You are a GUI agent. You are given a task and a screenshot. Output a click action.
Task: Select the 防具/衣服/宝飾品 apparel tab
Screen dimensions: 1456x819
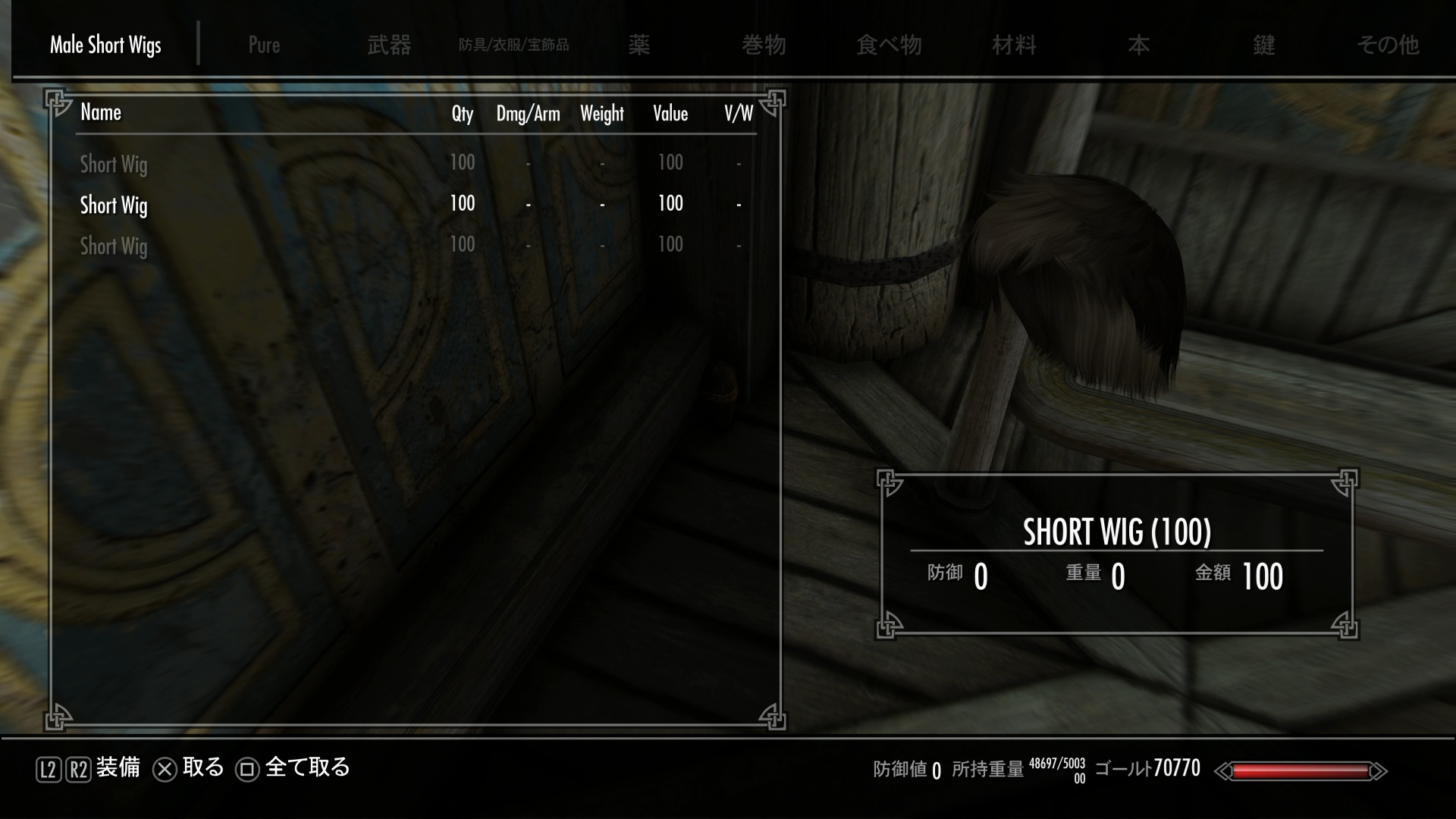pyautogui.click(x=513, y=45)
